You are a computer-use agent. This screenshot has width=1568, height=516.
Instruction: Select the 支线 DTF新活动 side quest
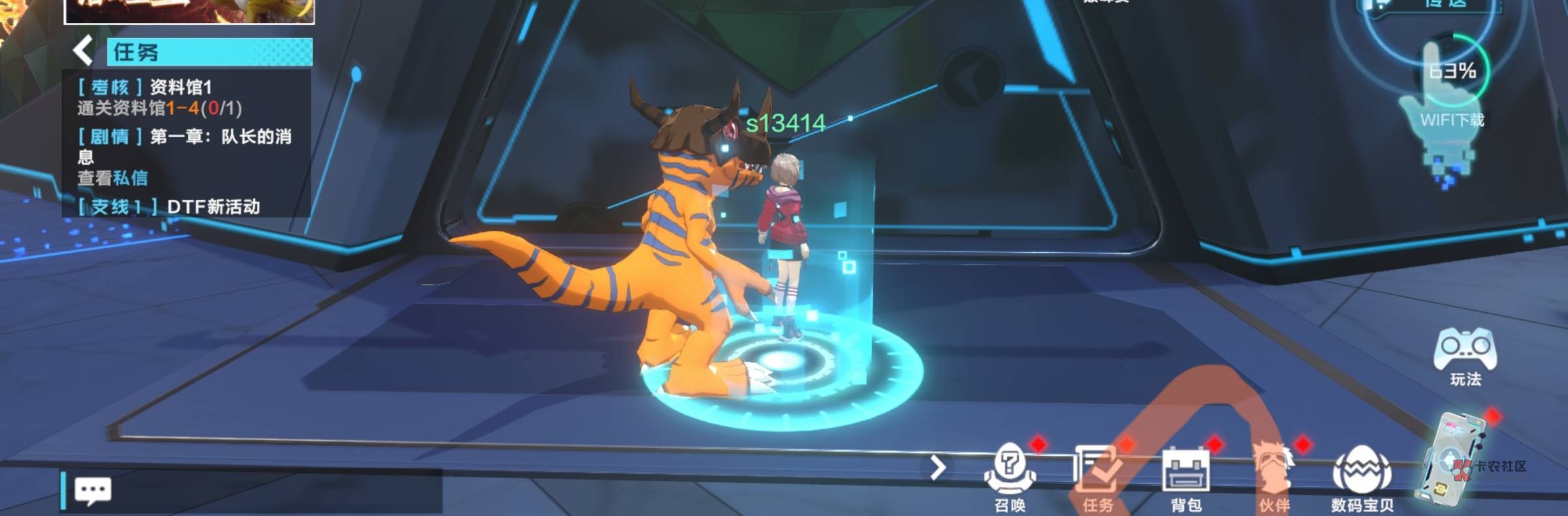tap(171, 206)
